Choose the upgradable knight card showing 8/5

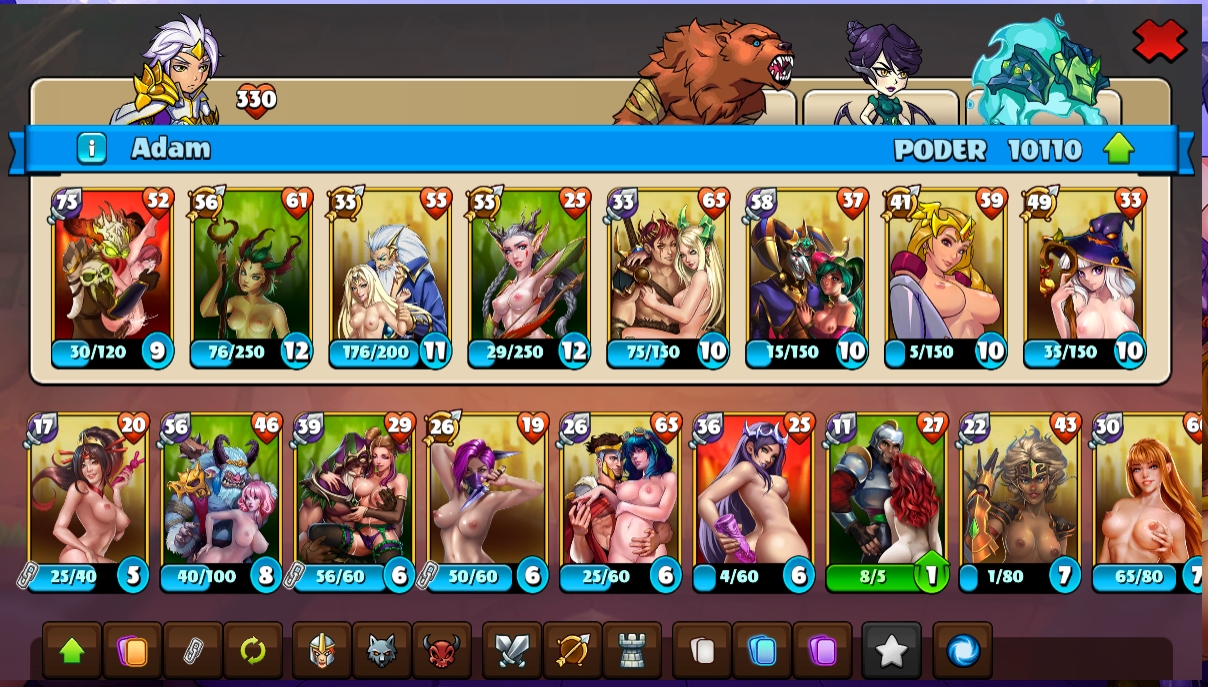tap(886, 502)
